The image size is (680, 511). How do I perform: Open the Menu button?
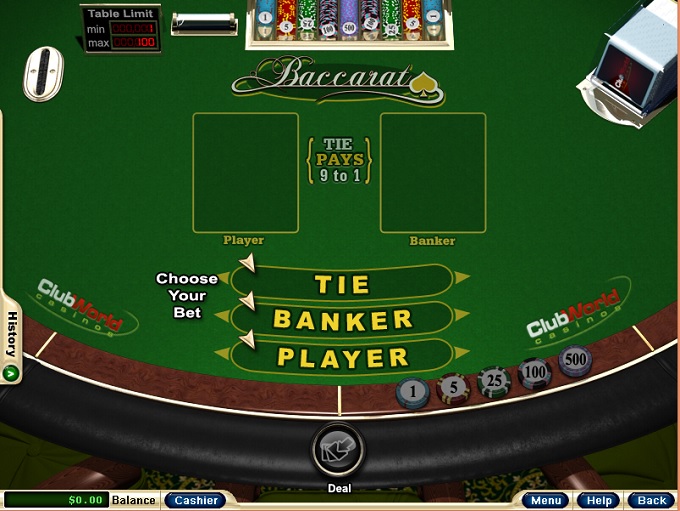pos(546,500)
